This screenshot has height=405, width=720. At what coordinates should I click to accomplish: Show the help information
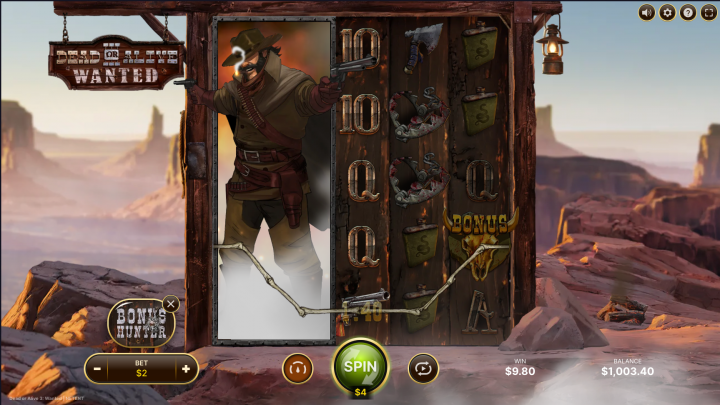687,13
